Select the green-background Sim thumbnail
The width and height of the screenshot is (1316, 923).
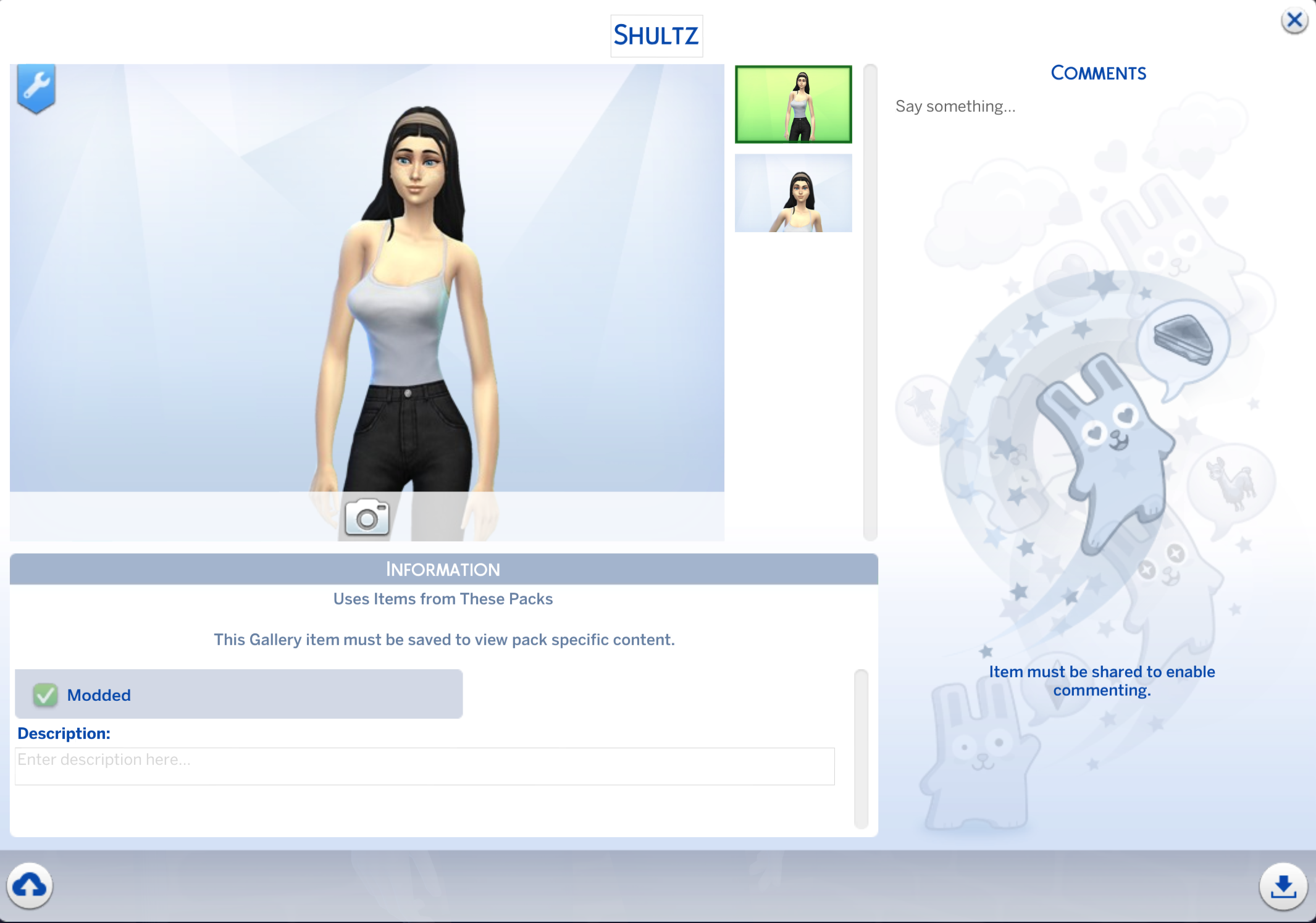(793, 104)
